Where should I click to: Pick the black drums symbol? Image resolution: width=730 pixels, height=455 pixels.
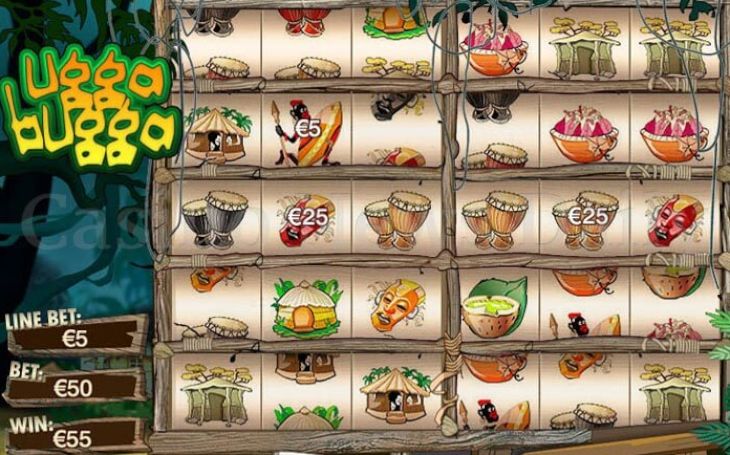215,218
